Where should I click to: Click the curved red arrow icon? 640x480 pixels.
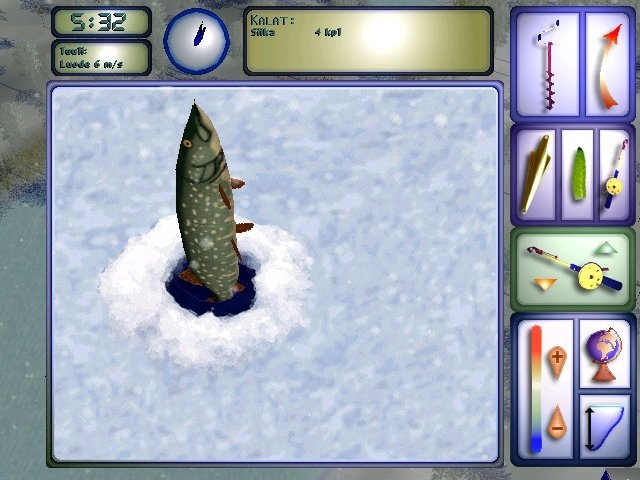[x=604, y=66]
